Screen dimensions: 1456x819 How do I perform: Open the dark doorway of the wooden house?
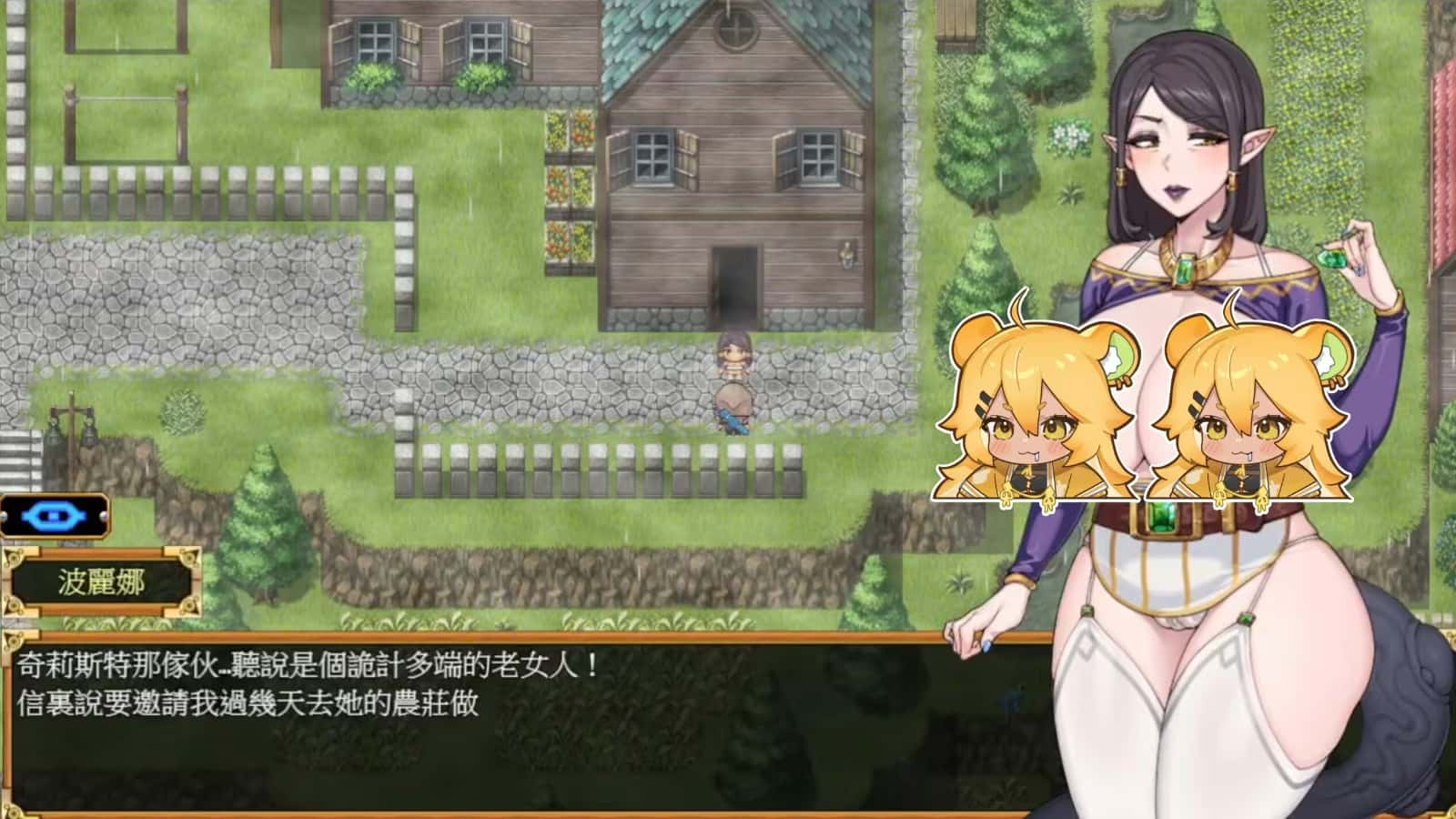click(733, 278)
